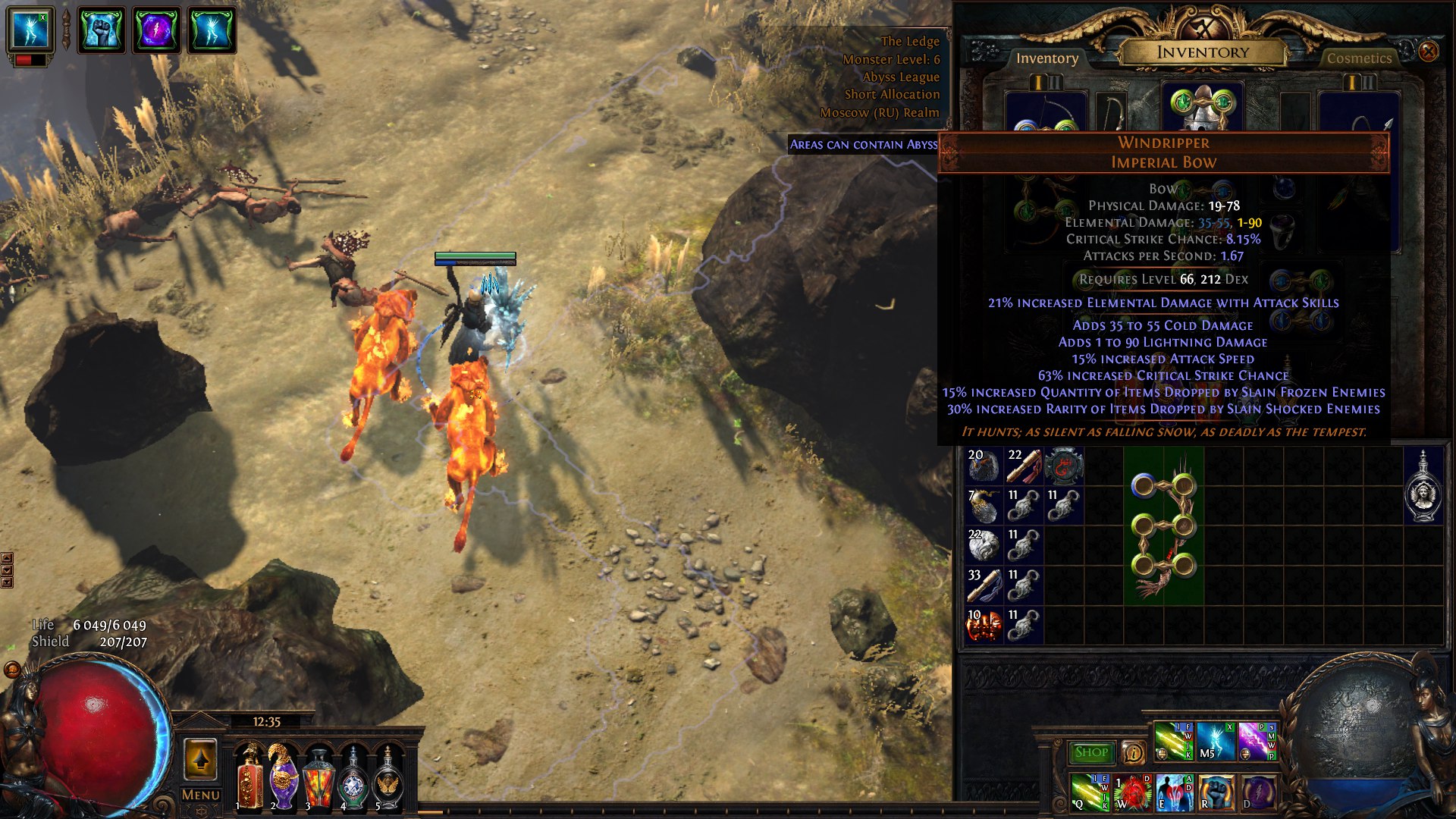
Task: Use the purple flask in slot 2
Action: pyautogui.click(x=284, y=777)
